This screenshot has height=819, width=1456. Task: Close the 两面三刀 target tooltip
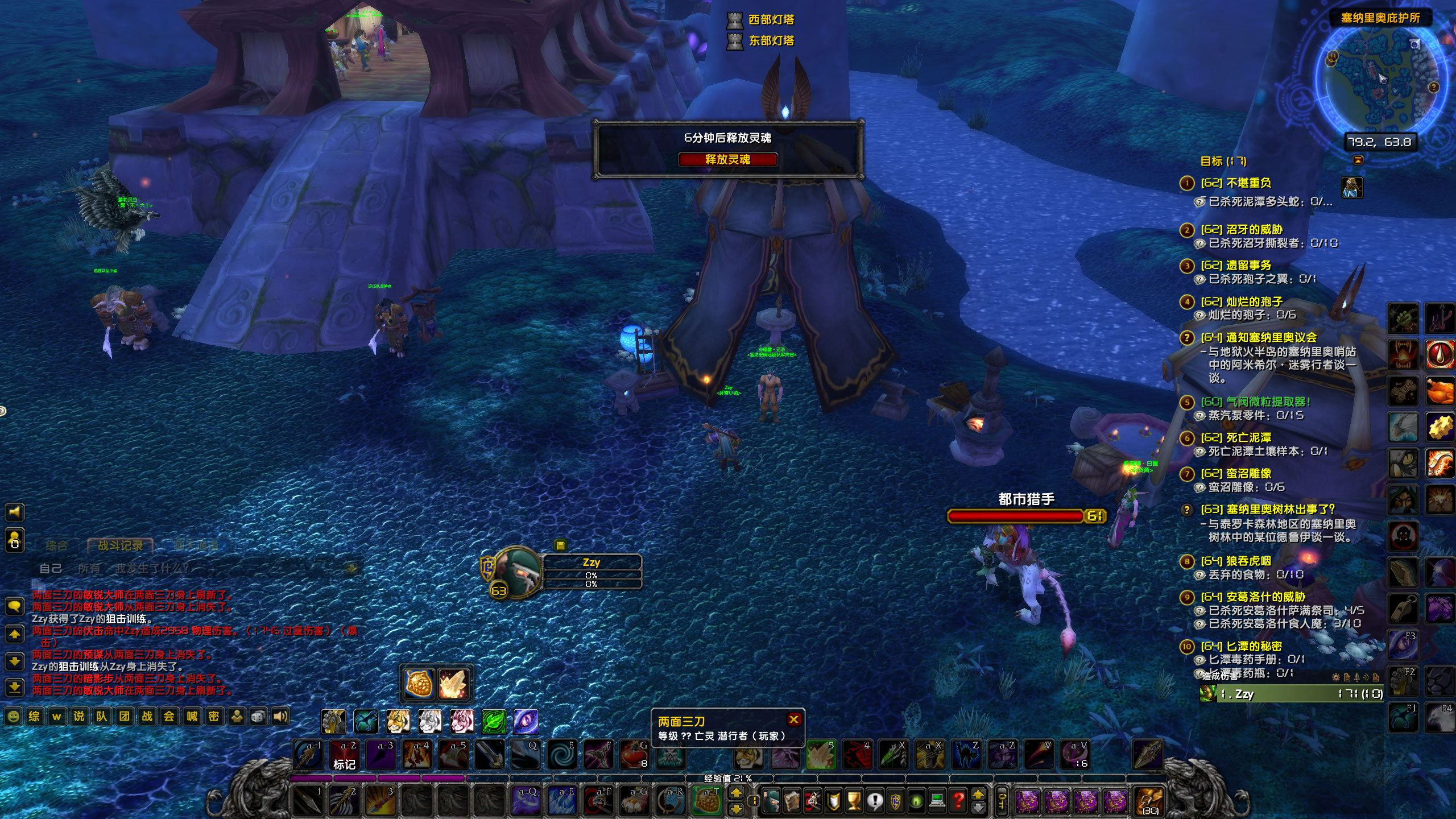[794, 719]
